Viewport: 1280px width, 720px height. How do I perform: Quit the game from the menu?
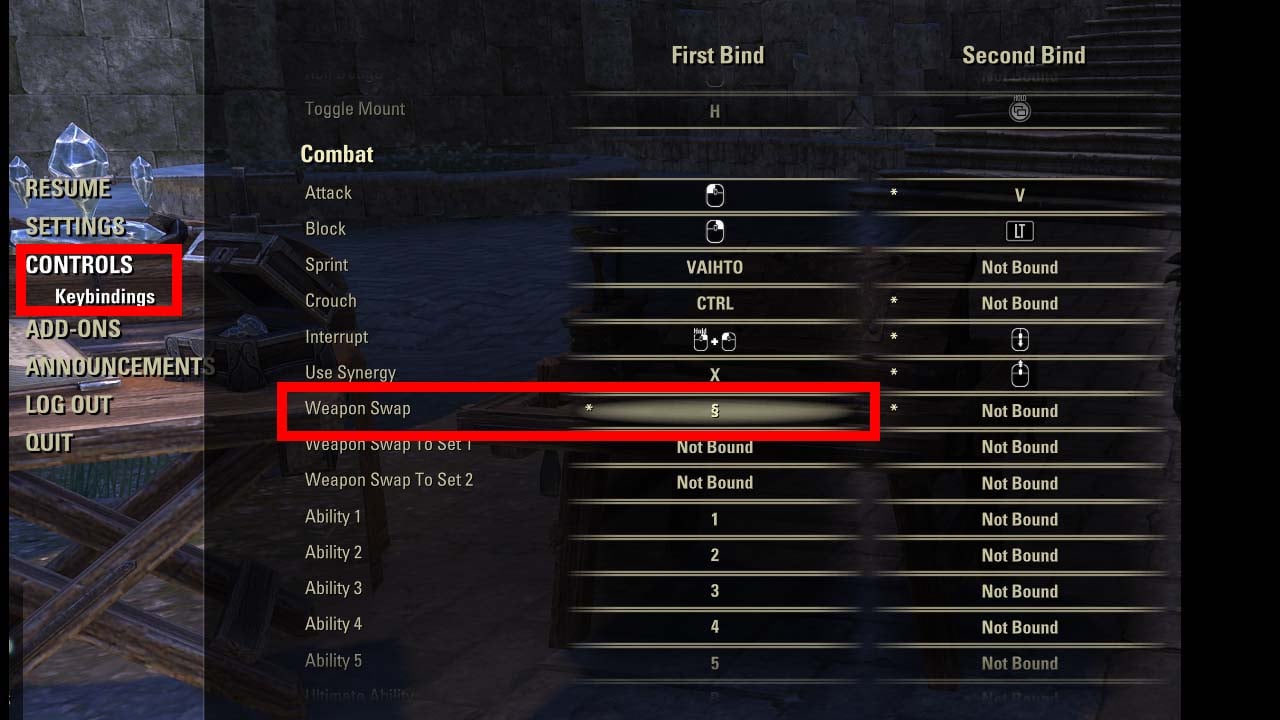click(49, 442)
